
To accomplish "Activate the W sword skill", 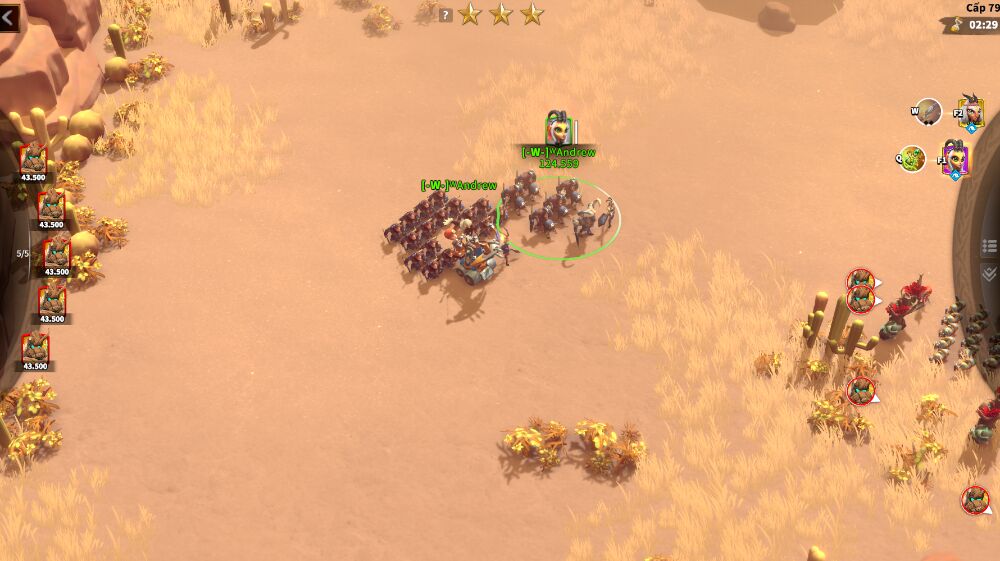I will [929, 112].
